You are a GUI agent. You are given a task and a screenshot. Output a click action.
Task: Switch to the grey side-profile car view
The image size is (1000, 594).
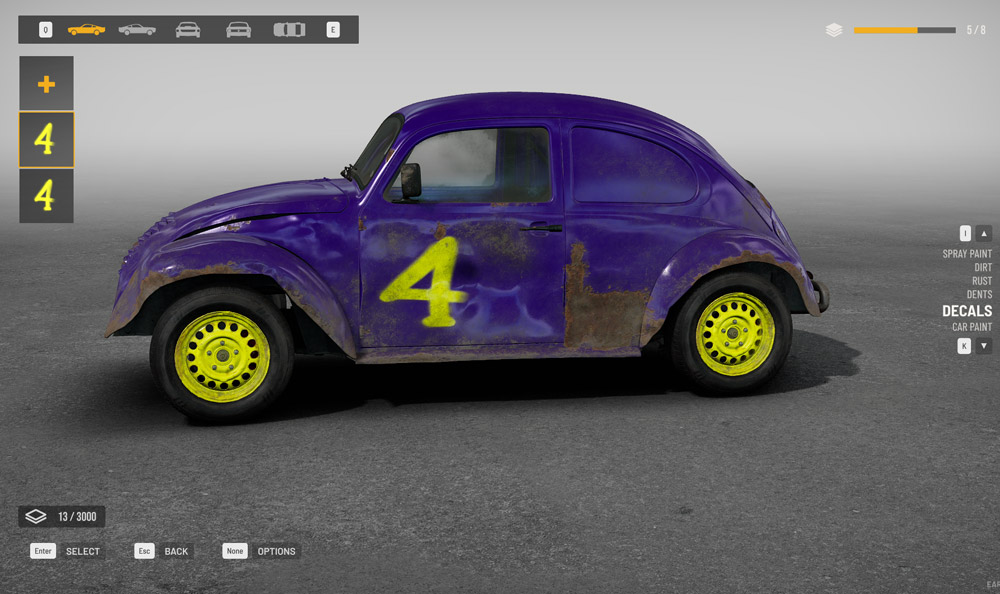click(137, 30)
